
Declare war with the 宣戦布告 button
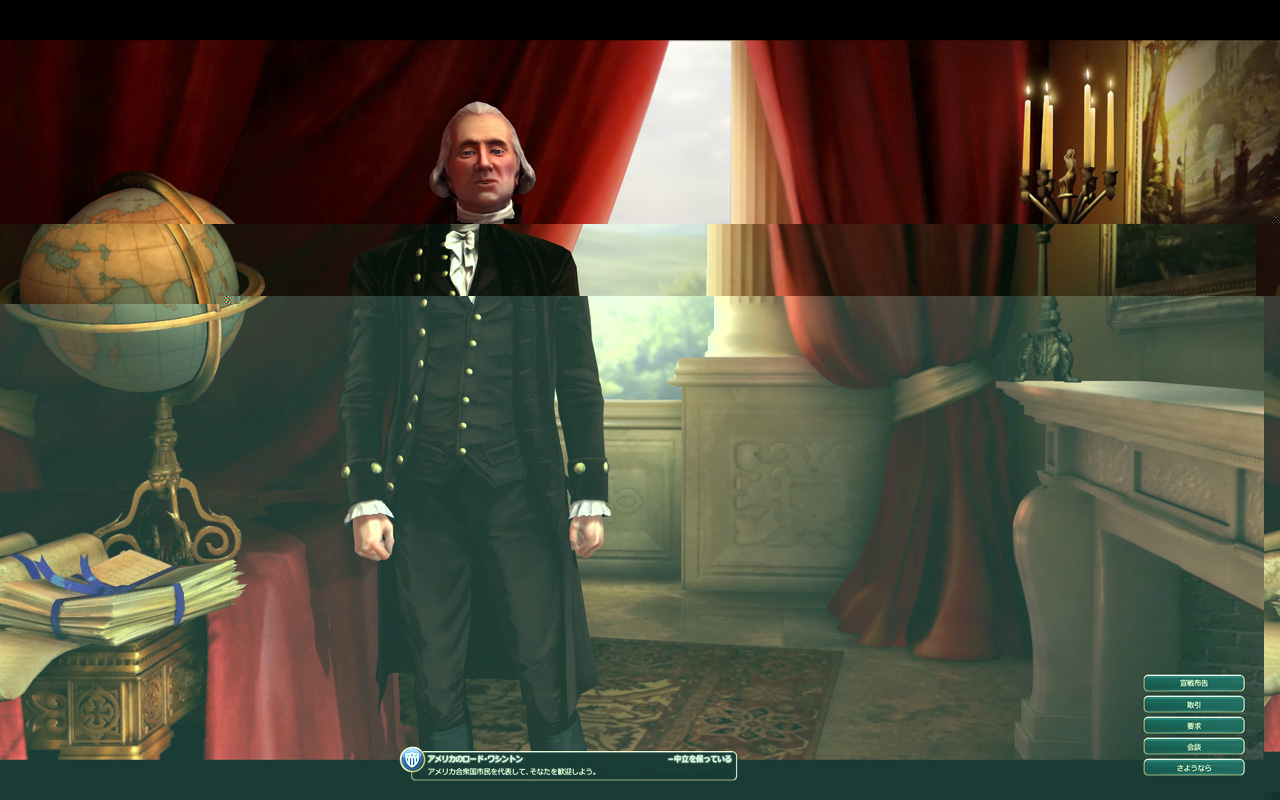point(1193,683)
